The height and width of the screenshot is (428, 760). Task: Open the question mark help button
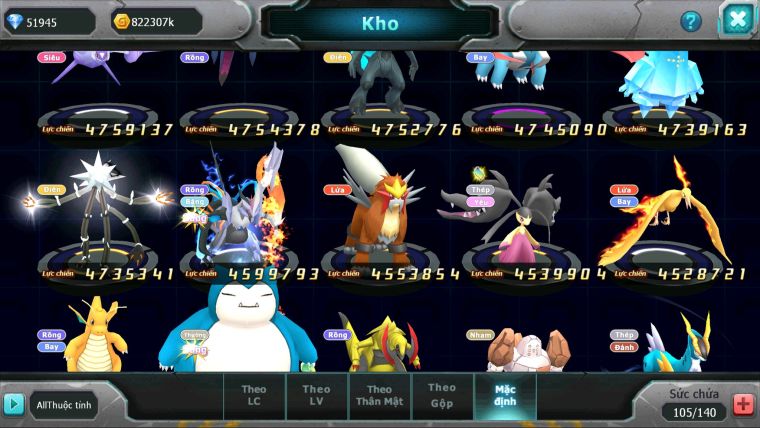(691, 21)
